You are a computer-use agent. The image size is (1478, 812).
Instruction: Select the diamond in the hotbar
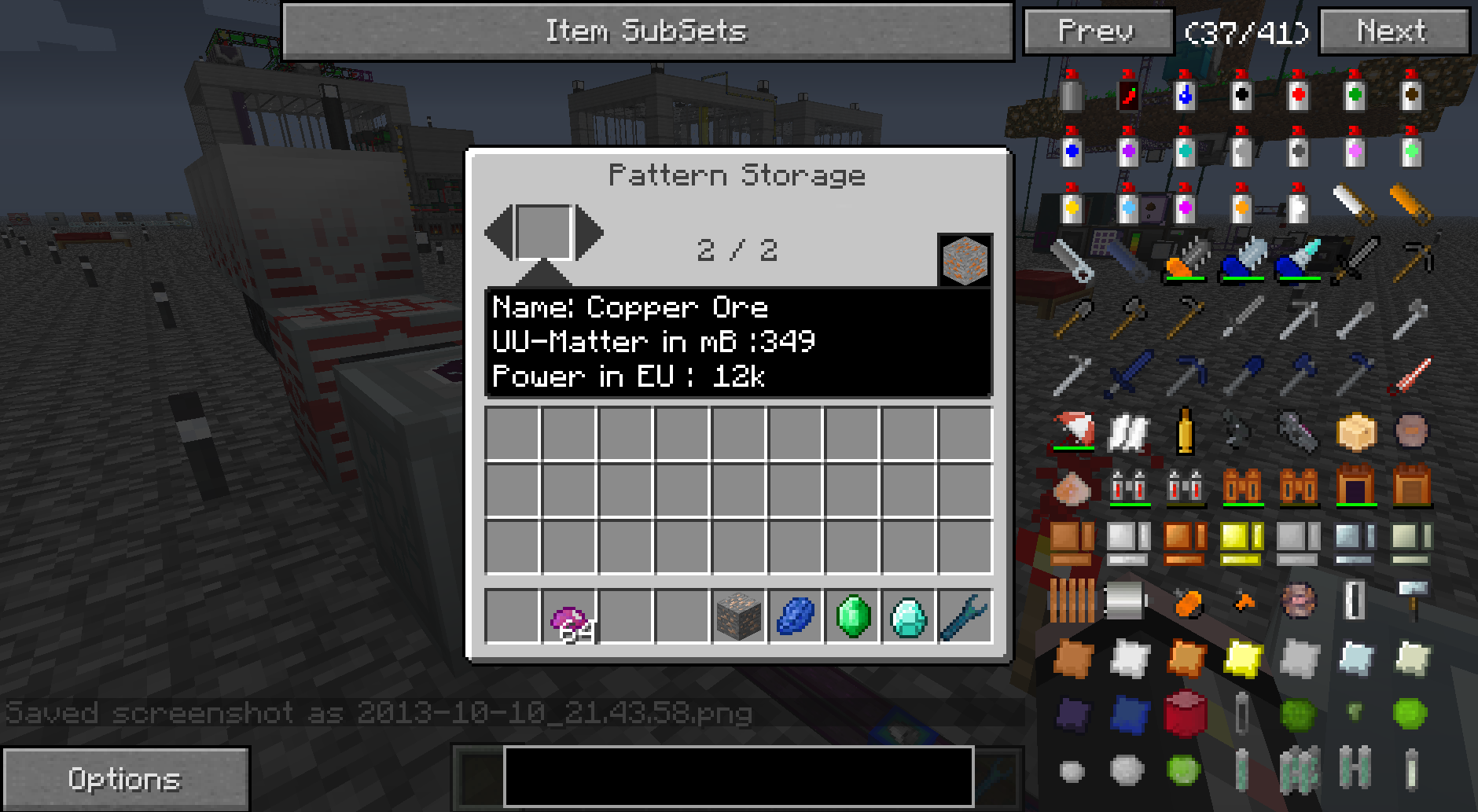(x=909, y=617)
